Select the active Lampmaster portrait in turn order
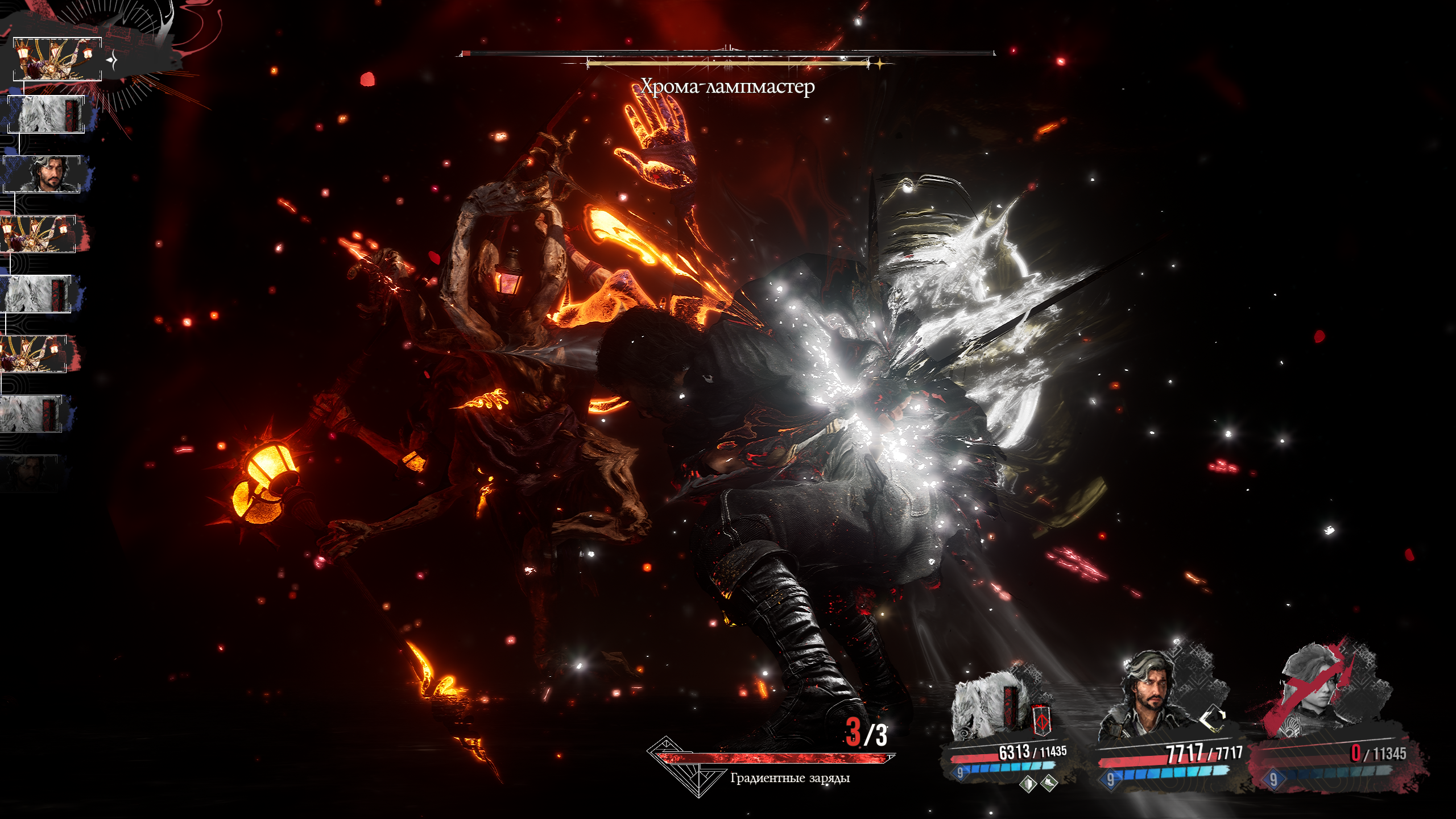Screen dimensions: 1456x819 (x=57, y=59)
